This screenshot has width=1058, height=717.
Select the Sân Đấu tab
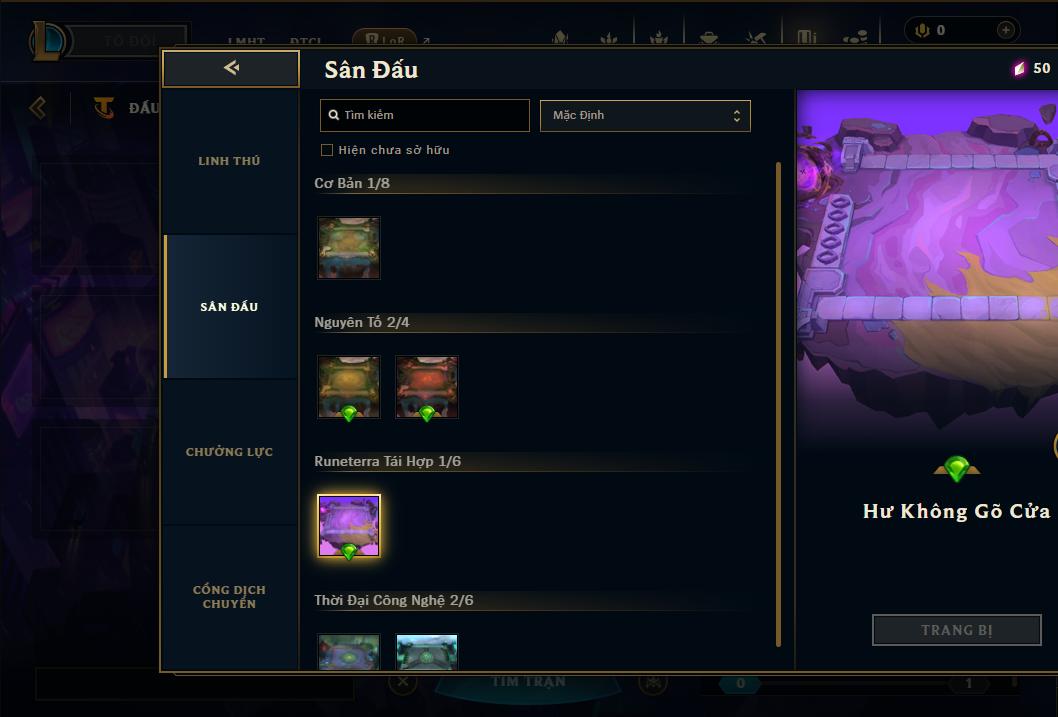[229, 307]
